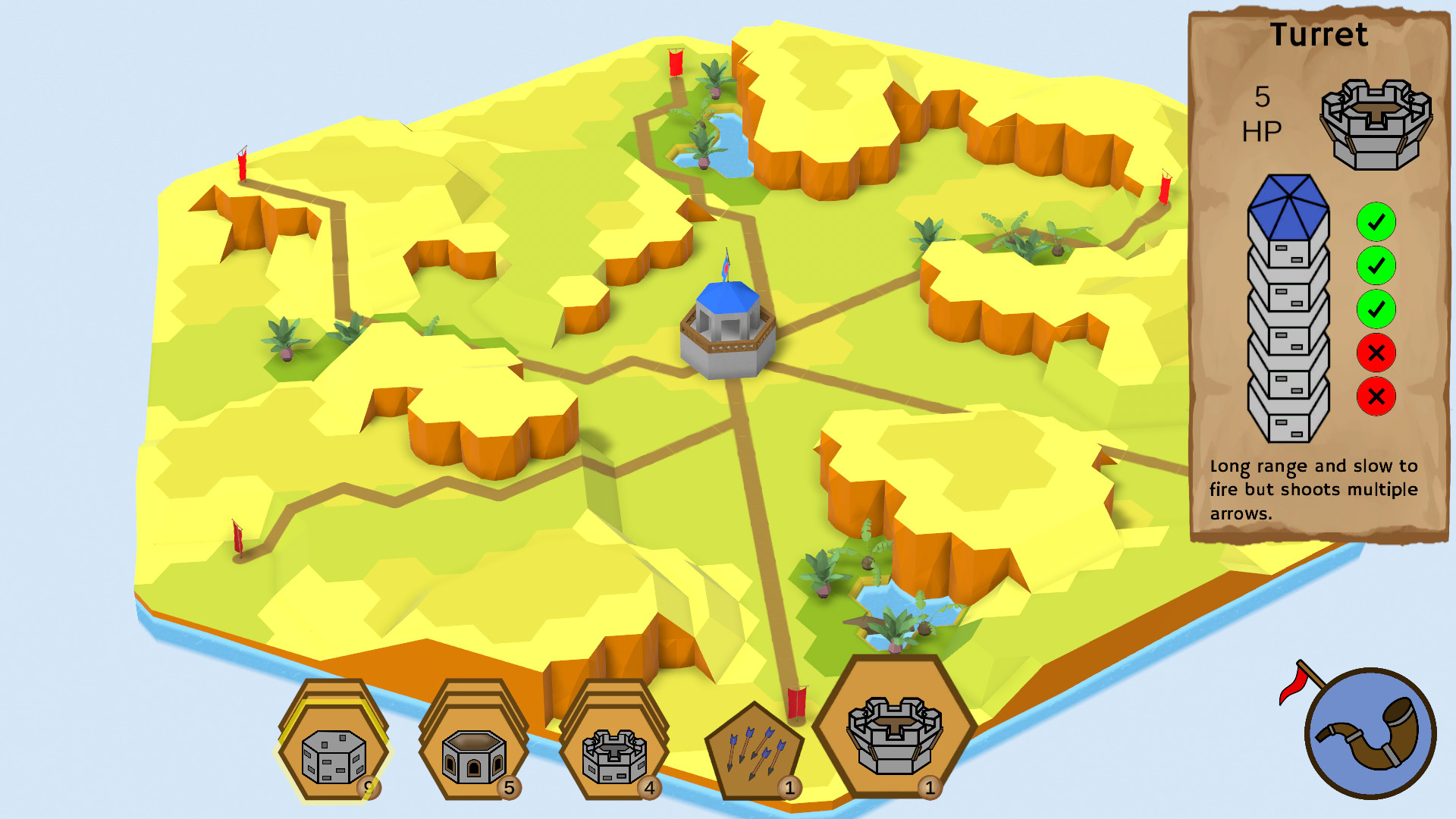Toggle the third green checkmark upgrade level
Screen dimensions: 1456x819
(x=1376, y=308)
